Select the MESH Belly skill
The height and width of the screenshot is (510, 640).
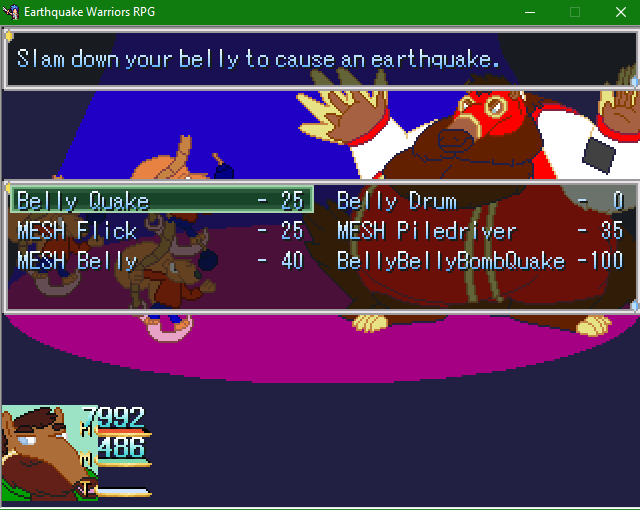pos(160,261)
